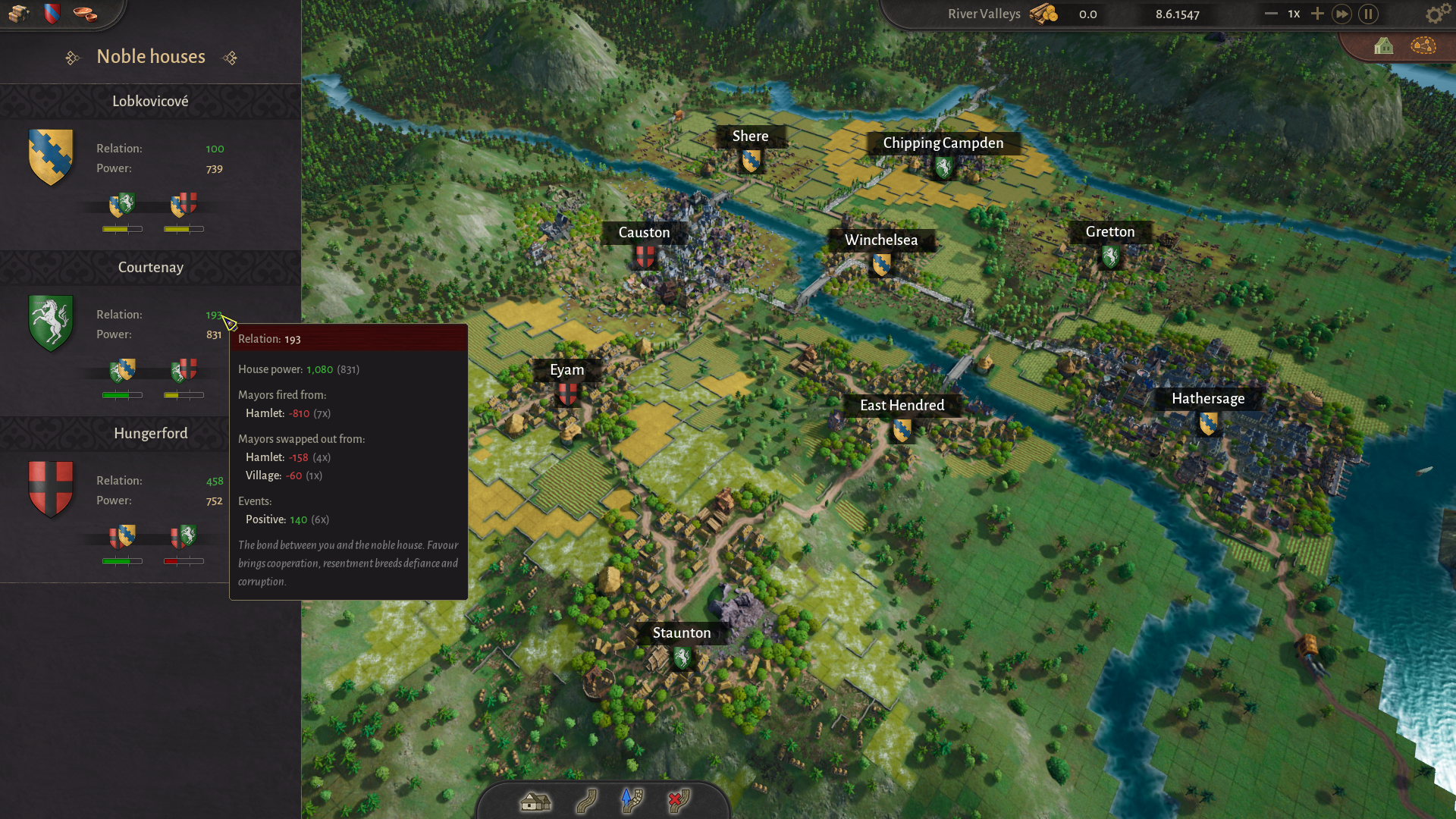Image resolution: width=1456 pixels, height=819 pixels.
Task: Select the Hathersage town label
Action: pos(1207,399)
